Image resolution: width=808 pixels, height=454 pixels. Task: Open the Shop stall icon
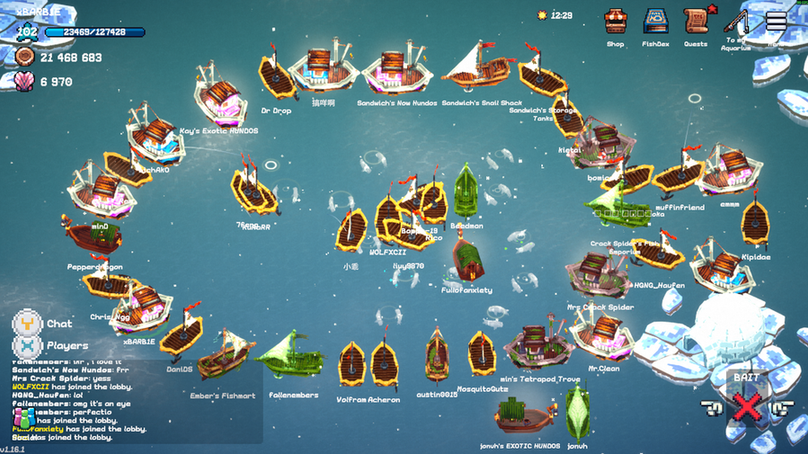click(x=616, y=21)
